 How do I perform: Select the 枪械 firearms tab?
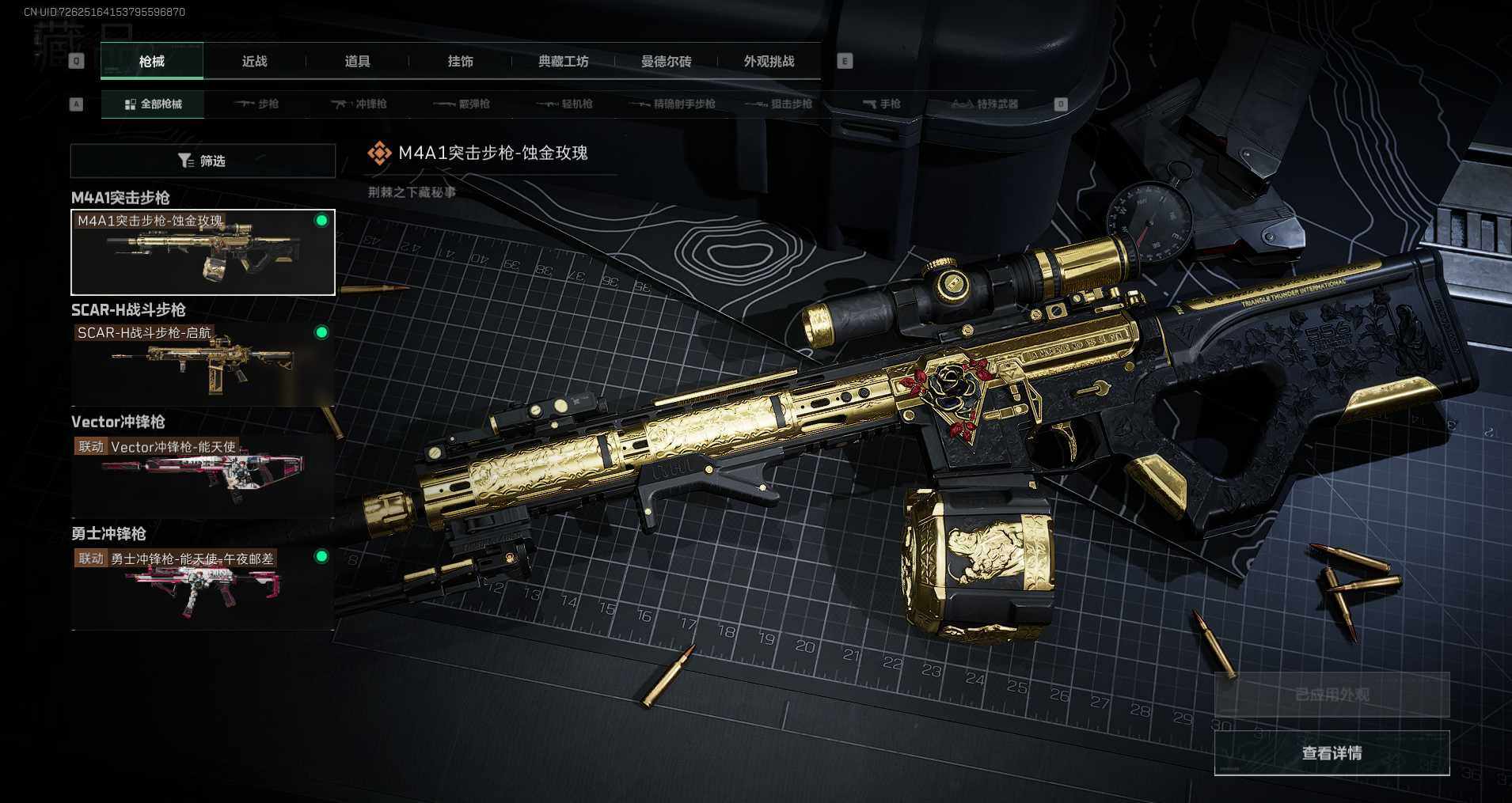(151, 62)
